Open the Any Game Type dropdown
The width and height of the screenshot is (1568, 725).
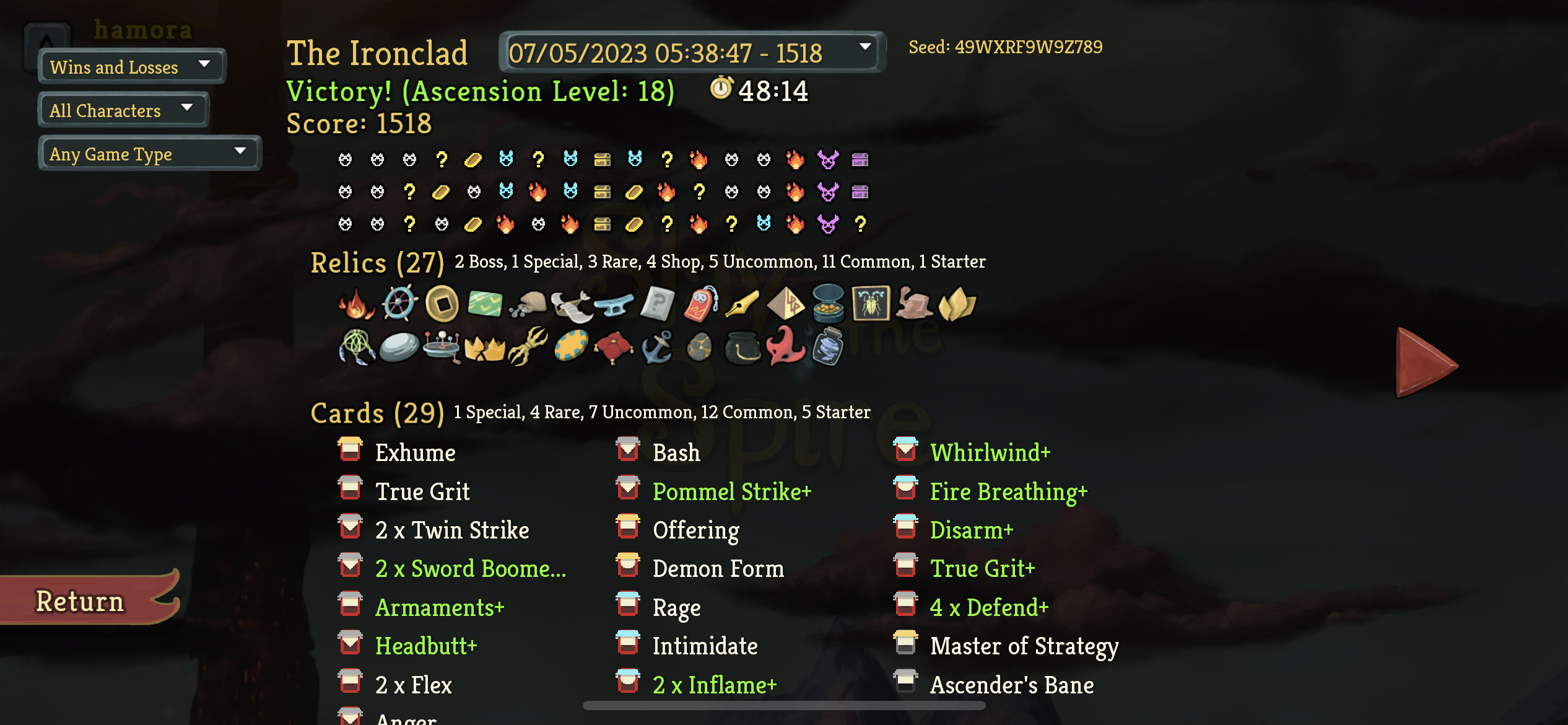click(x=149, y=153)
